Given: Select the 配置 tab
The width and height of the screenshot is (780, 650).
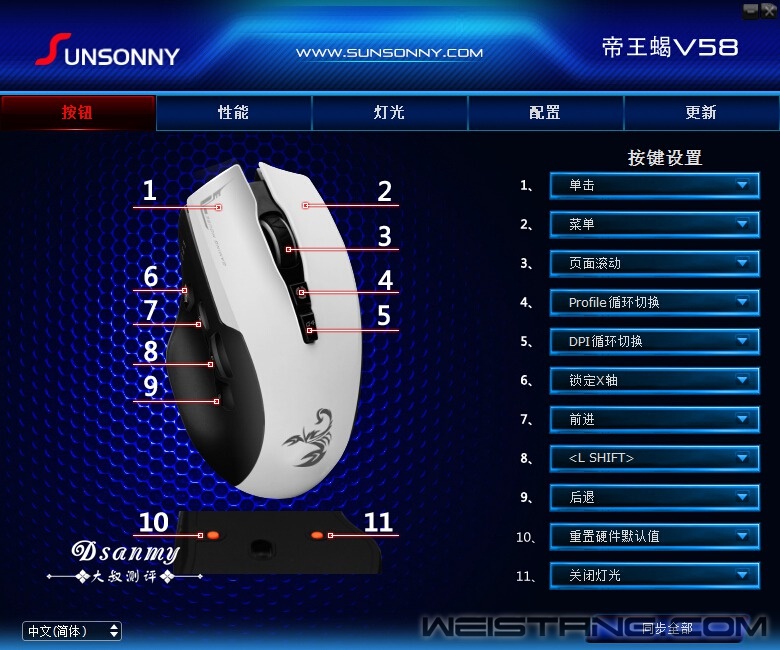Looking at the screenshot, I should coord(545,113).
